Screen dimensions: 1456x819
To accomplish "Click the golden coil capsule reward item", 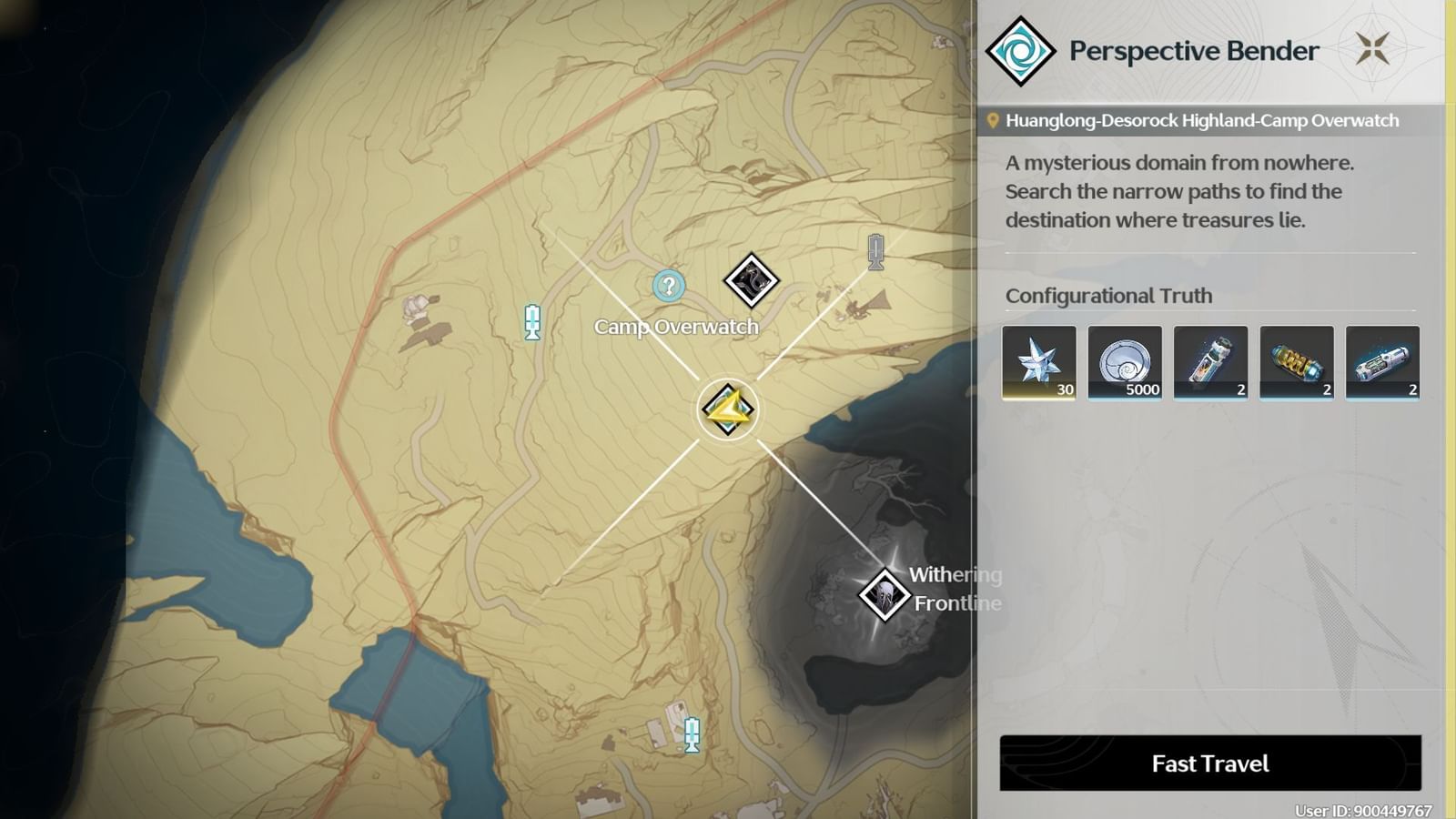I will (x=1296, y=362).
